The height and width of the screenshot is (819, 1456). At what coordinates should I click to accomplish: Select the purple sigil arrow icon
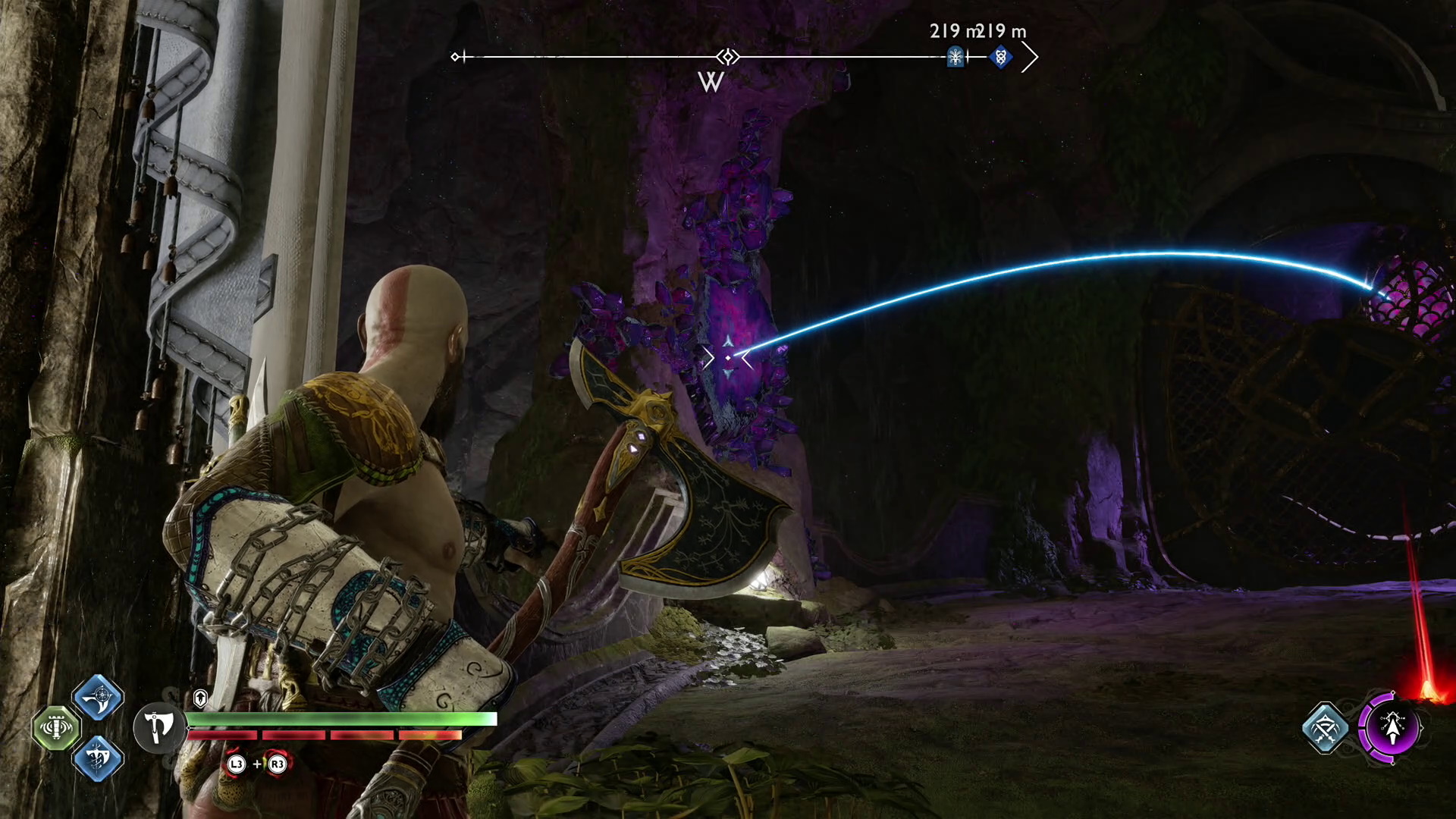point(1392,727)
